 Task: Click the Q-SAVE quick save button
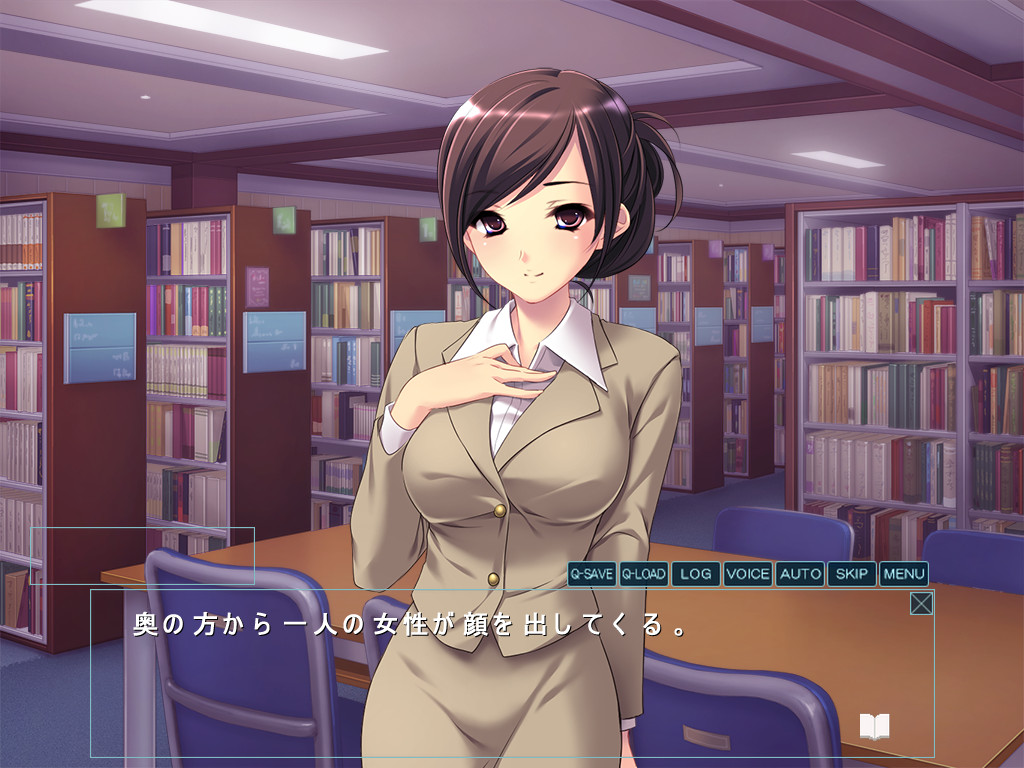point(591,574)
